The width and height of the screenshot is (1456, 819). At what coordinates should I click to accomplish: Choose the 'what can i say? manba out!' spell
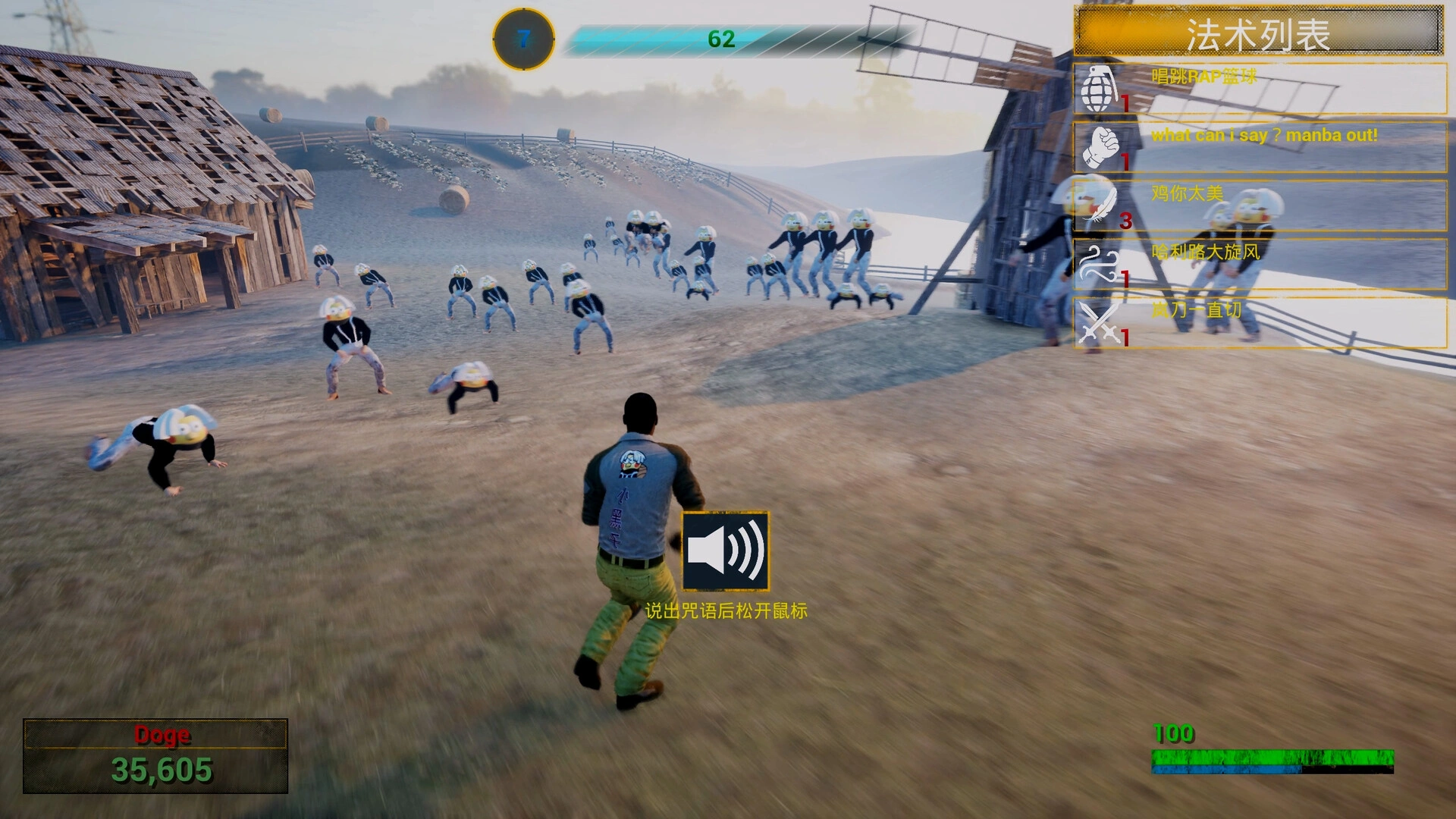[1259, 147]
